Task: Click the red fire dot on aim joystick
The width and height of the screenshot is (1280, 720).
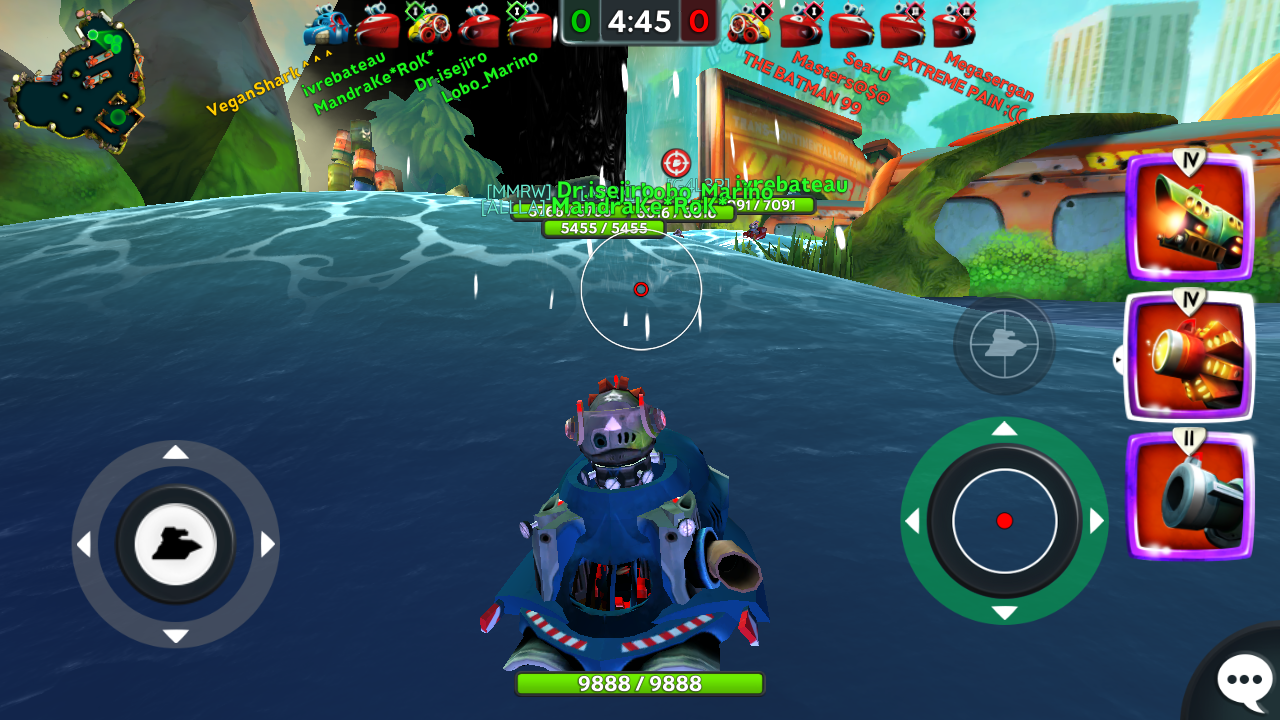Action: (1005, 520)
